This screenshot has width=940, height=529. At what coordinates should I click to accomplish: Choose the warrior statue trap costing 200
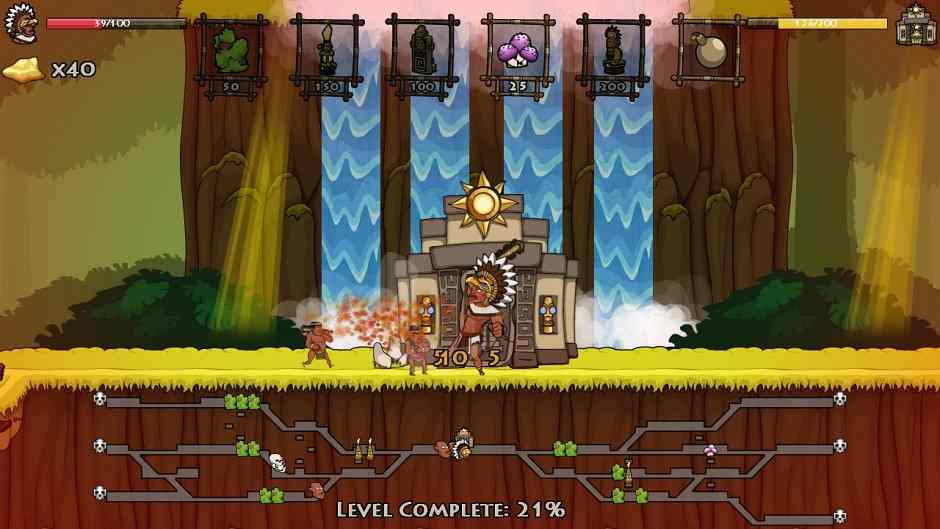tap(612, 51)
